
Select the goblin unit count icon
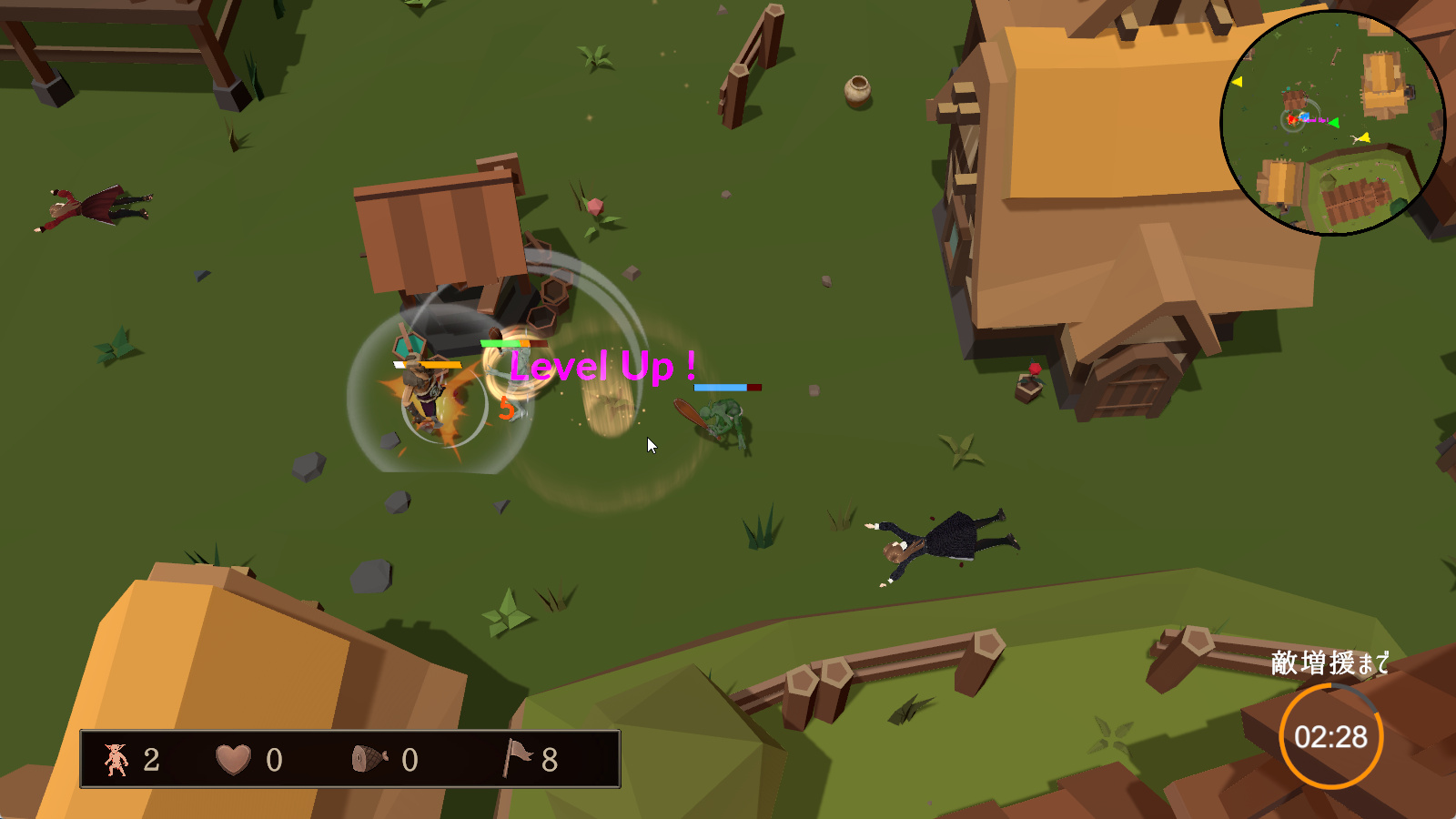[116, 759]
